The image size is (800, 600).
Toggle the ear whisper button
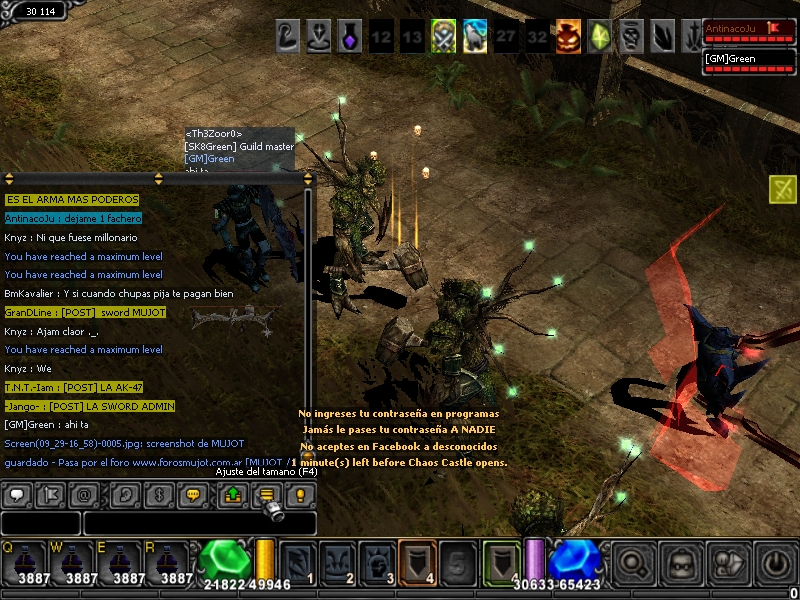pos(124,494)
